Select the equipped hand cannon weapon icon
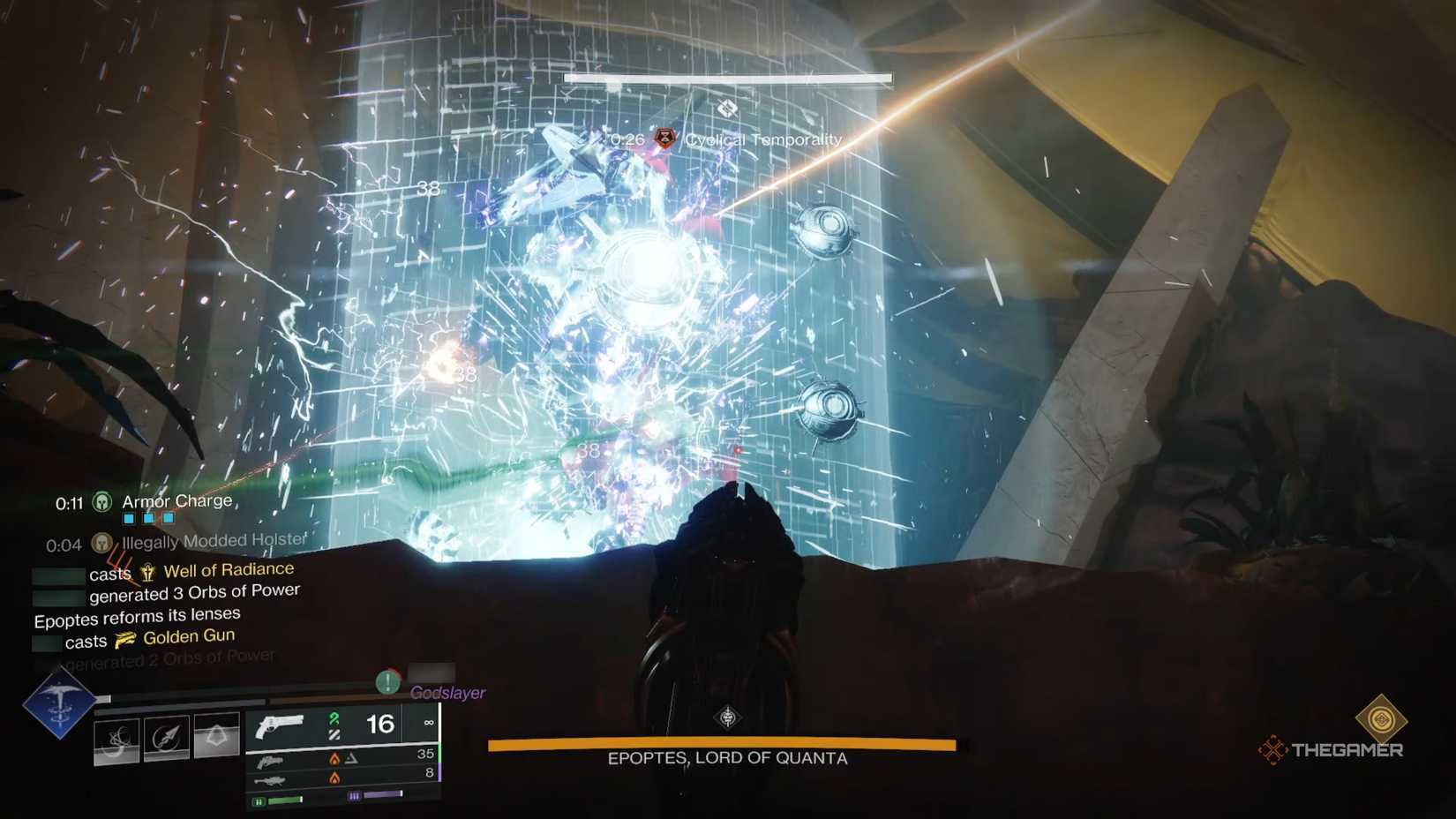1456x819 pixels. (x=281, y=725)
